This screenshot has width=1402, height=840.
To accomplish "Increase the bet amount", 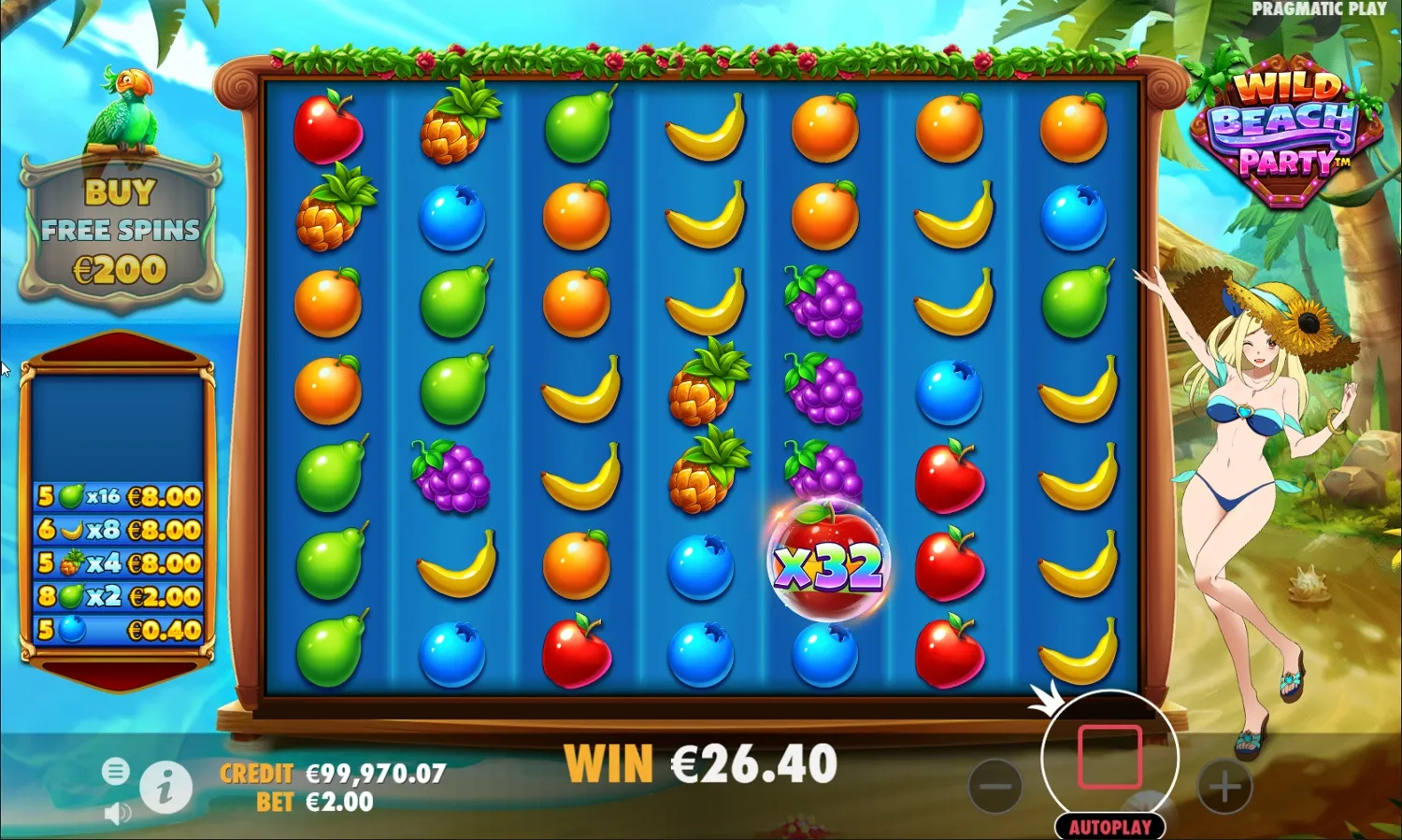I will pos(1225,787).
